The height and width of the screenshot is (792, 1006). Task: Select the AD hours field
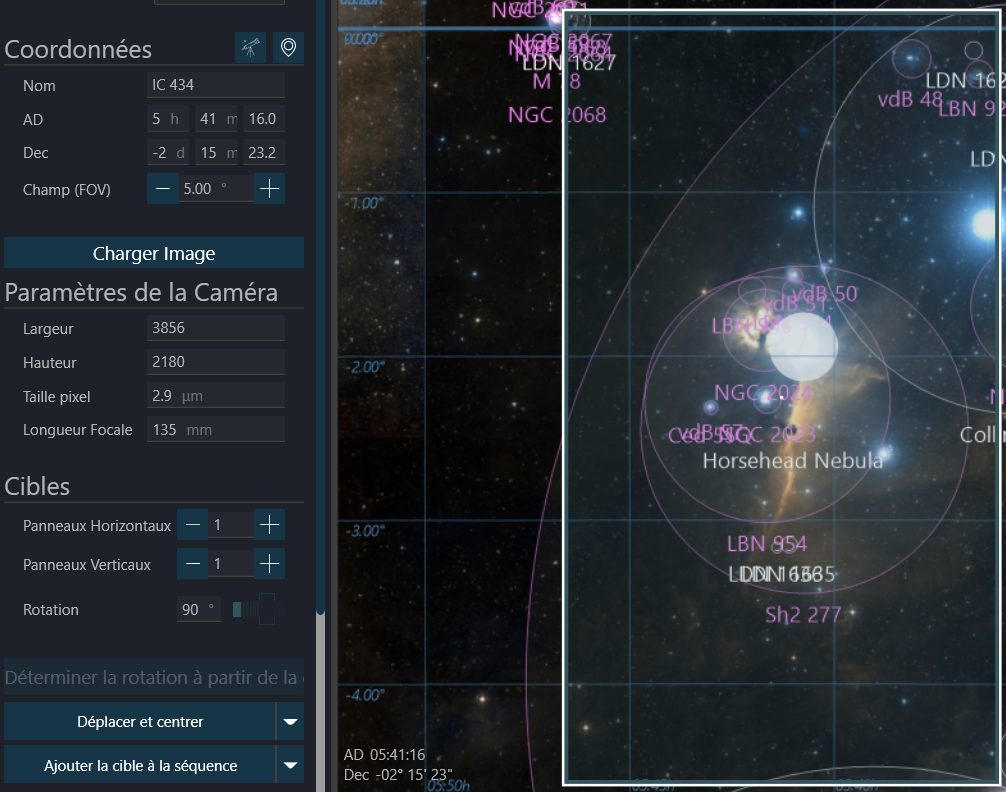(x=167, y=119)
